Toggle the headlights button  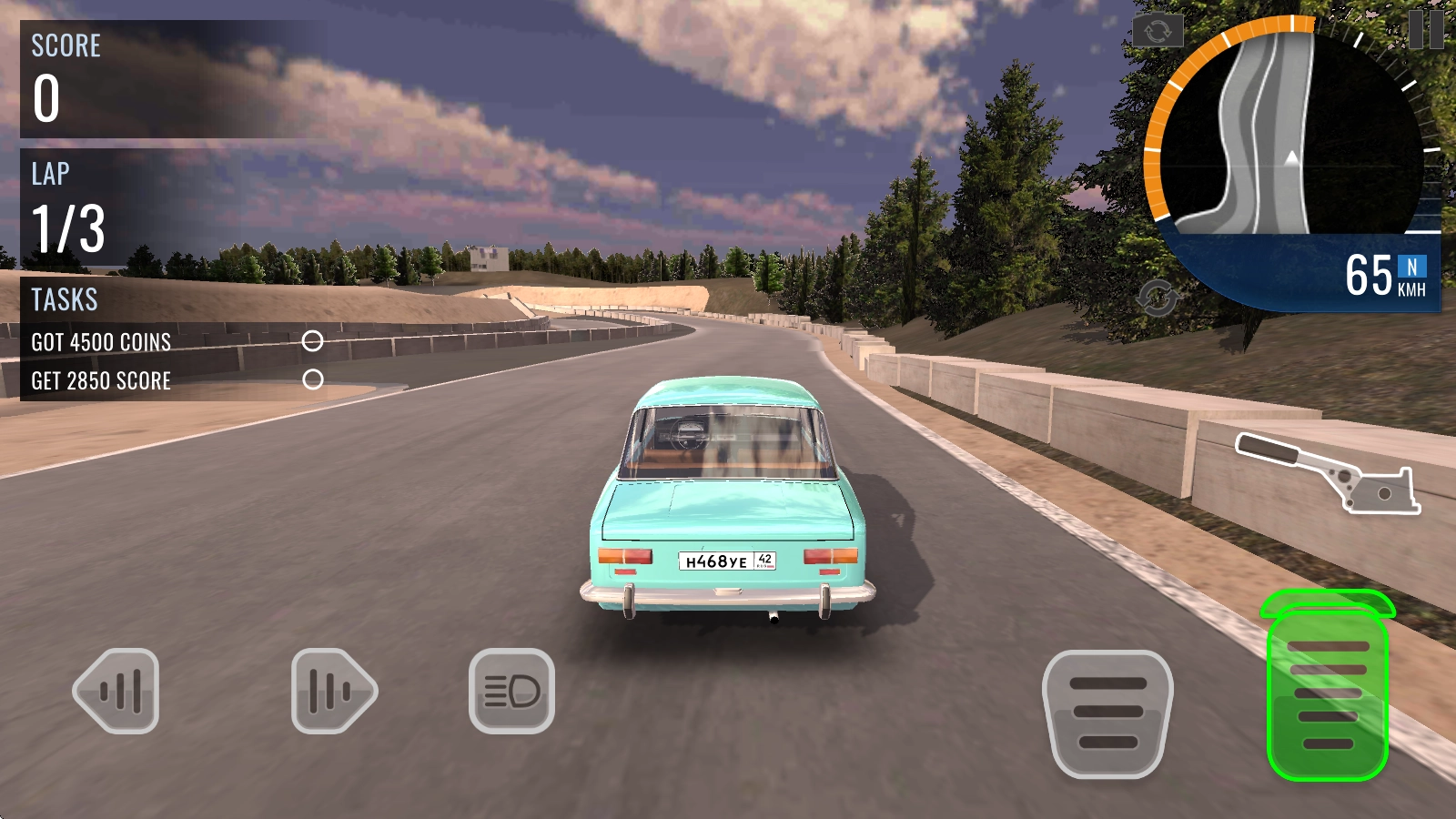click(x=511, y=691)
